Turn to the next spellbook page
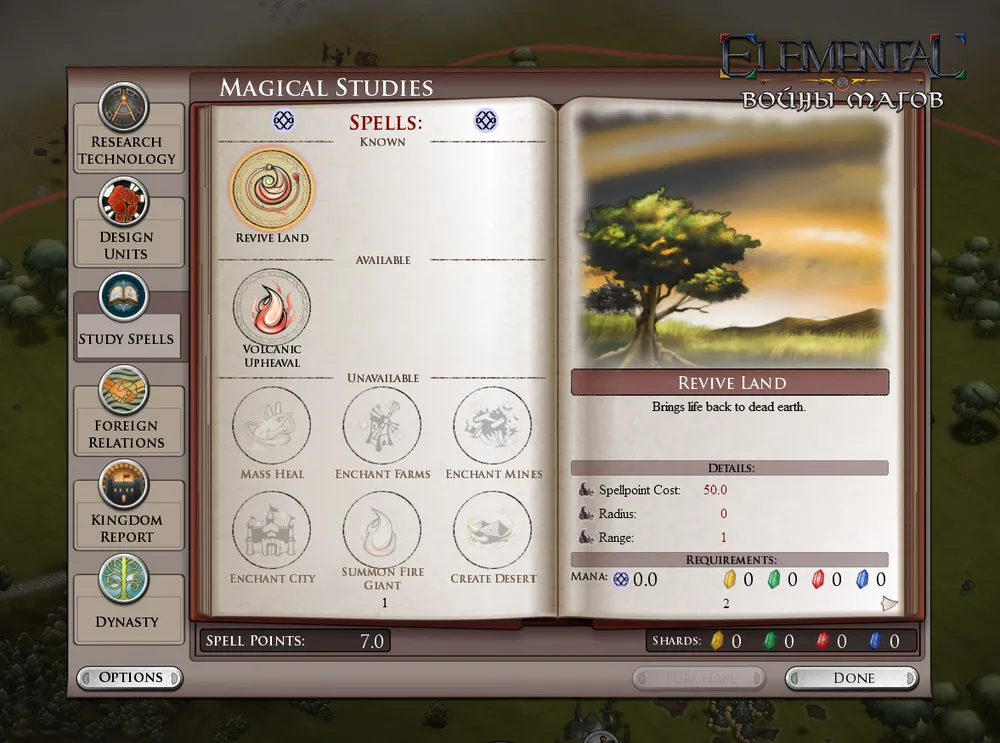 [889, 603]
